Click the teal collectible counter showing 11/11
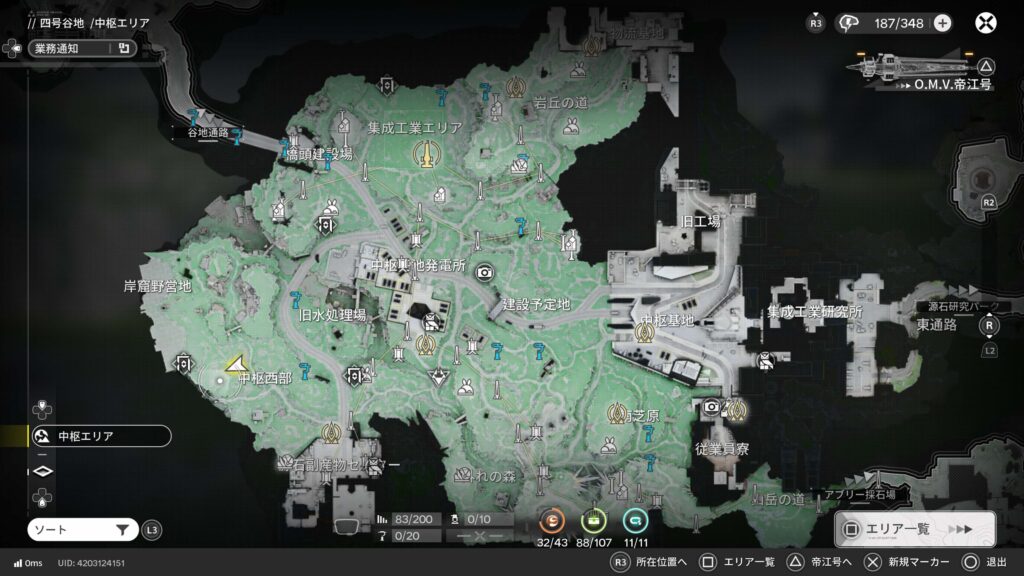The height and width of the screenshot is (576, 1024). (635, 521)
